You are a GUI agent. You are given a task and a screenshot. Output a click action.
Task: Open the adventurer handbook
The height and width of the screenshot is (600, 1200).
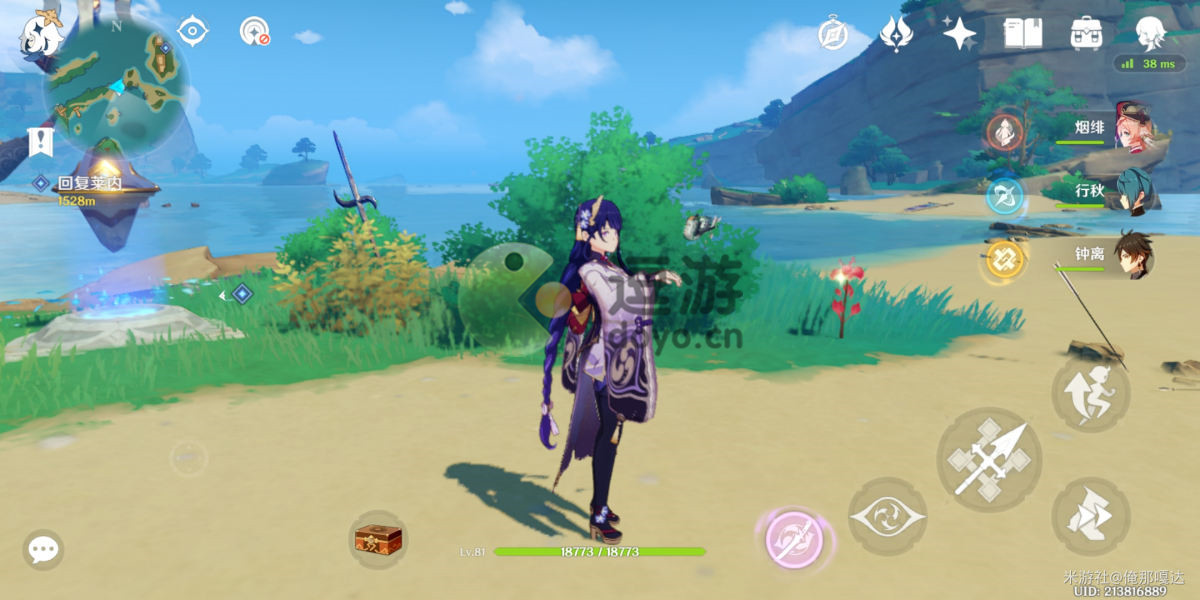pos(1022,33)
